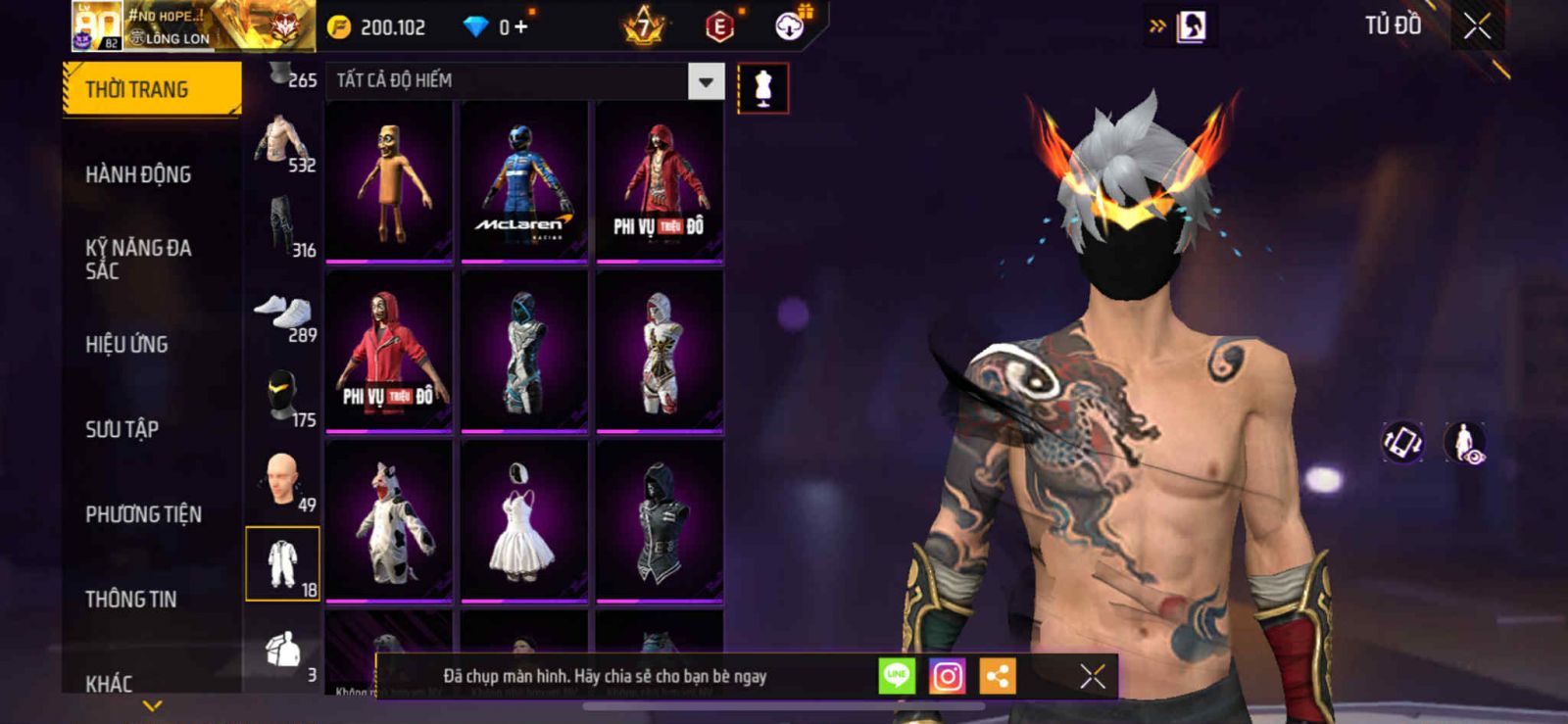Select the pants category icon
1568x724 pixels.
point(282,227)
